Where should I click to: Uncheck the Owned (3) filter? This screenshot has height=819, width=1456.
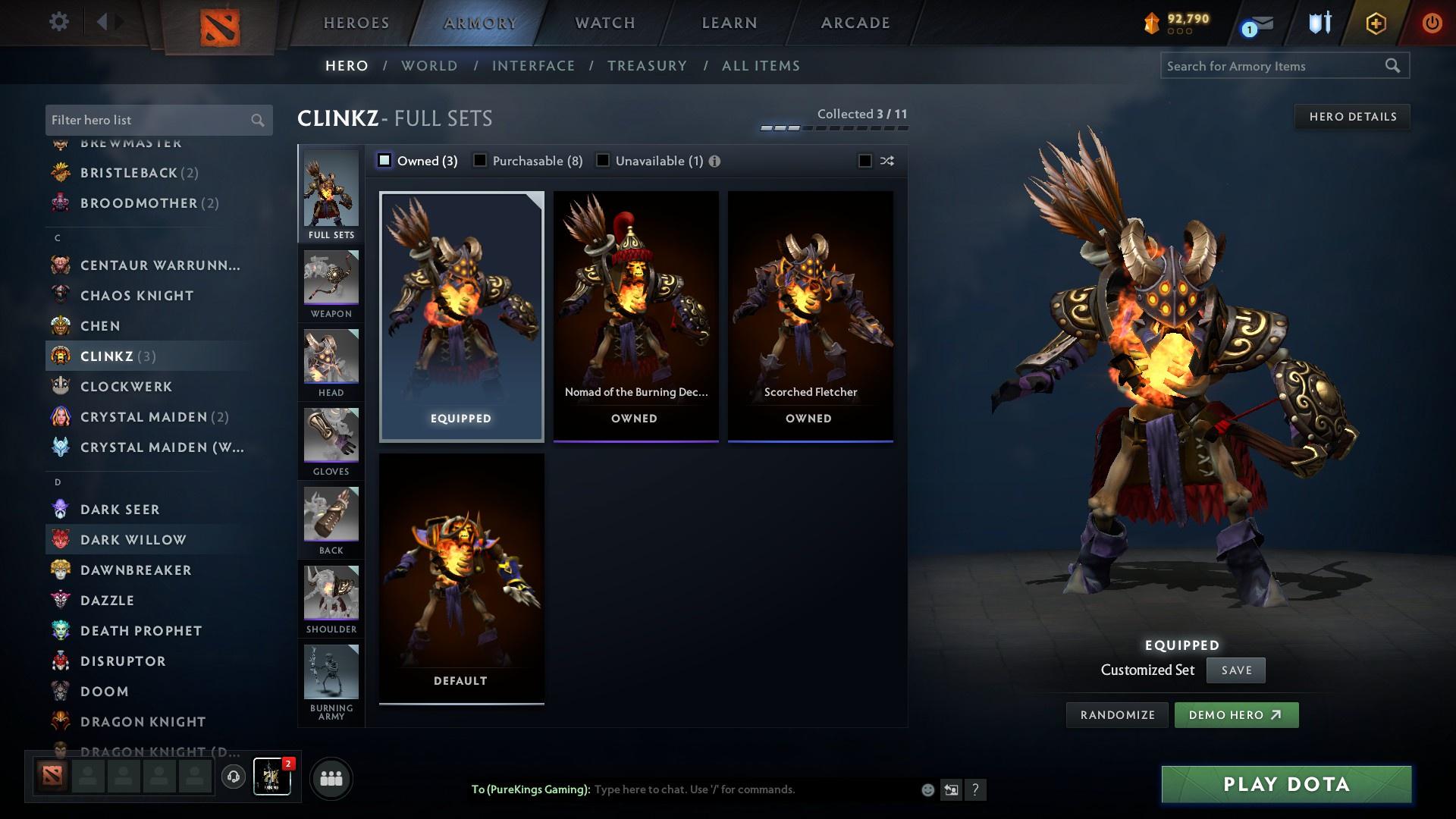pyautogui.click(x=385, y=160)
